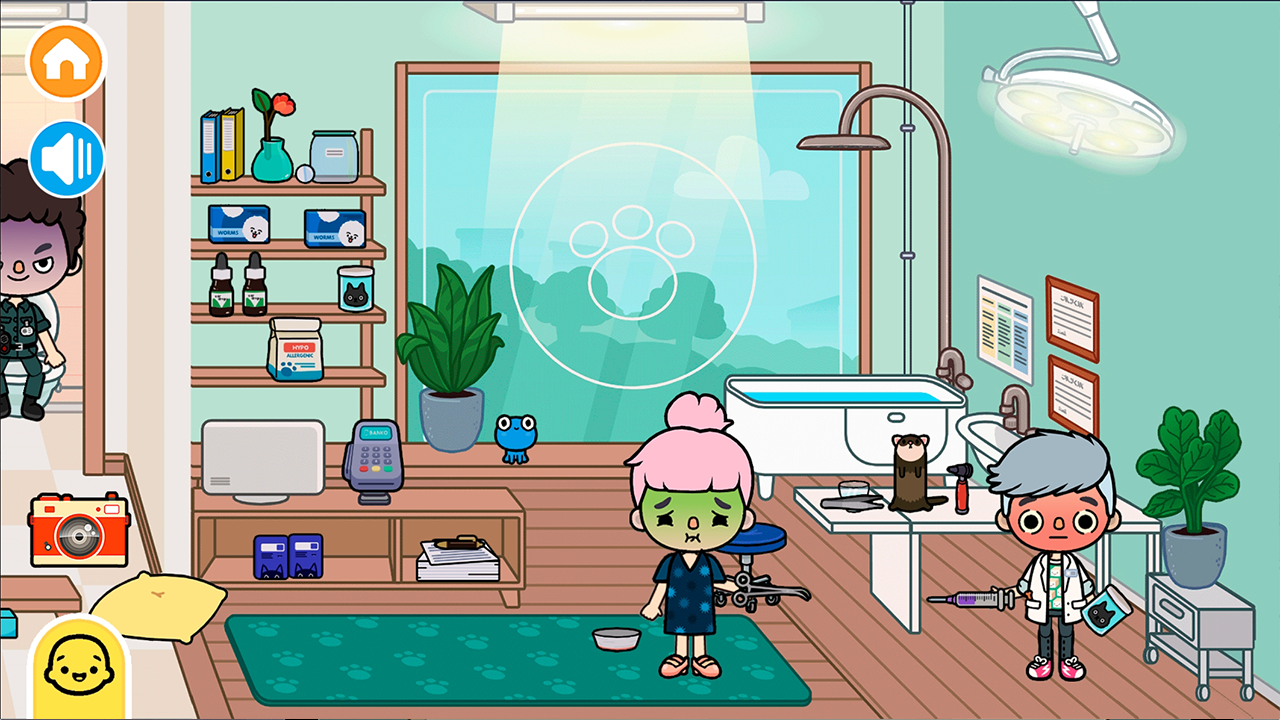Grab the syringe near the vet

[x=975, y=600]
